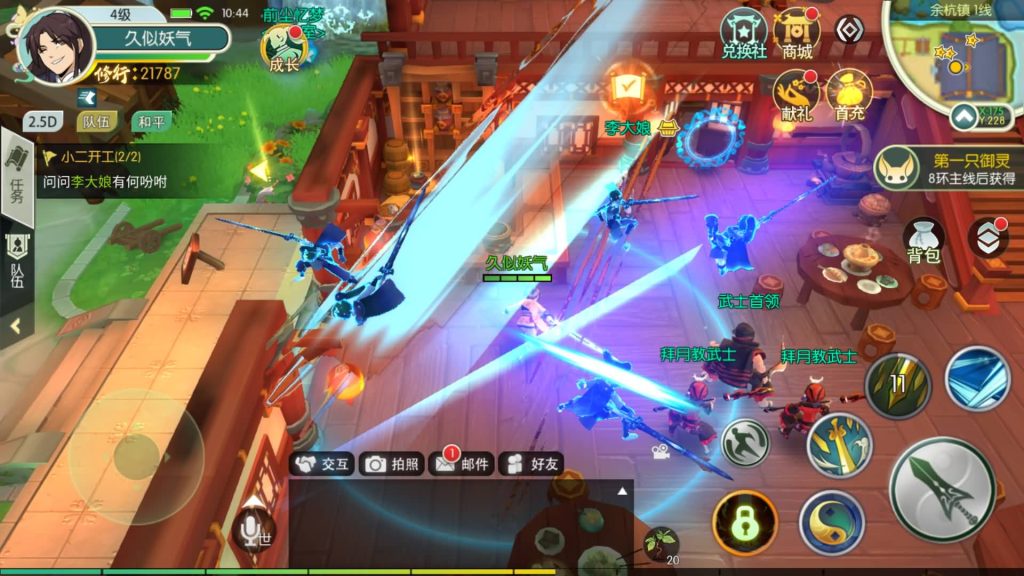This screenshot has width=1024, height=576.
Task: Switch the 2.5D camera view
Action: [x=42, y=122]
